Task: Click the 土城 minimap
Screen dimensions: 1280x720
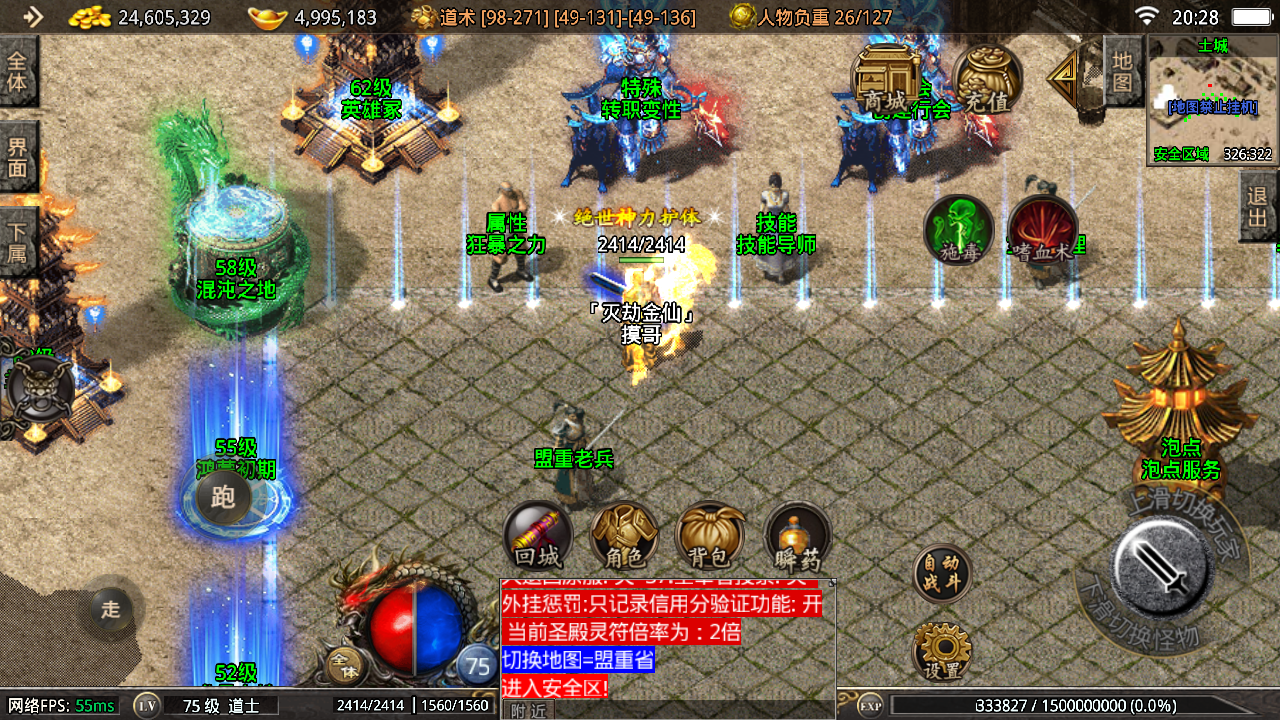Action: 1212,100
